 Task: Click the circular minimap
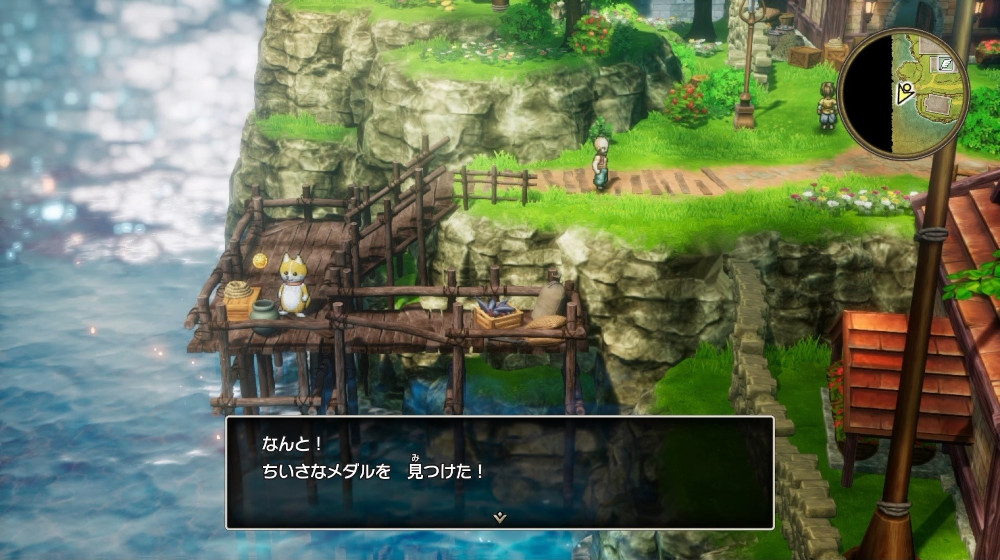click(903, 92)
